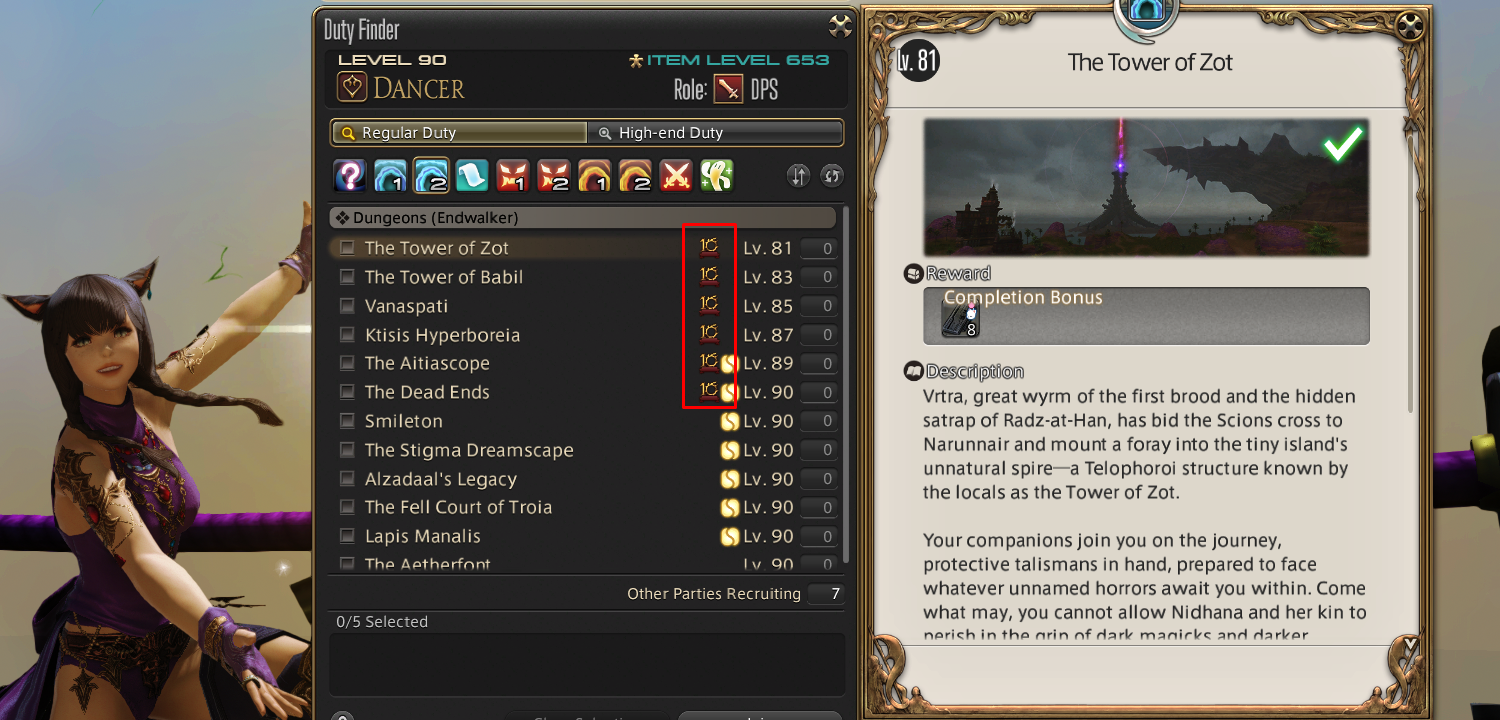Tick the checkbox next to The Dead Ends

pyautogui.click(x=347, y=392)
